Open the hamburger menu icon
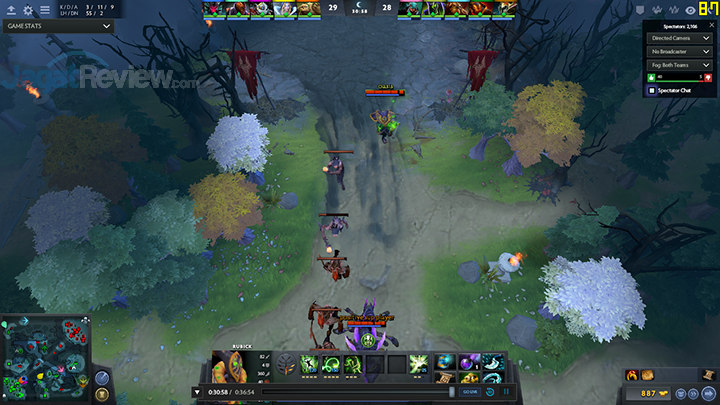 44,9
